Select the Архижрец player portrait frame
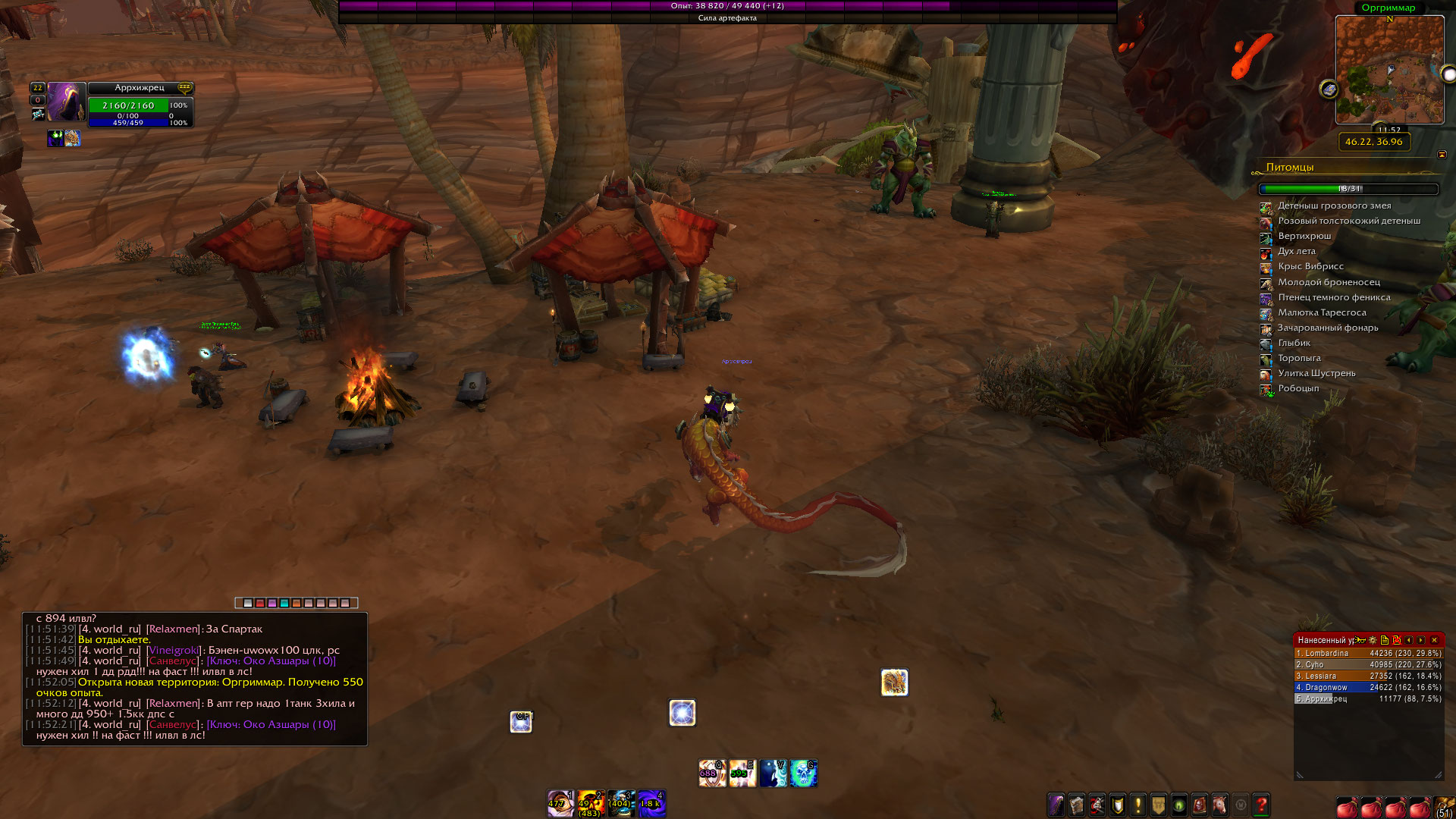Viewport: 1456px width, 819px height. [x=66, y=102]
